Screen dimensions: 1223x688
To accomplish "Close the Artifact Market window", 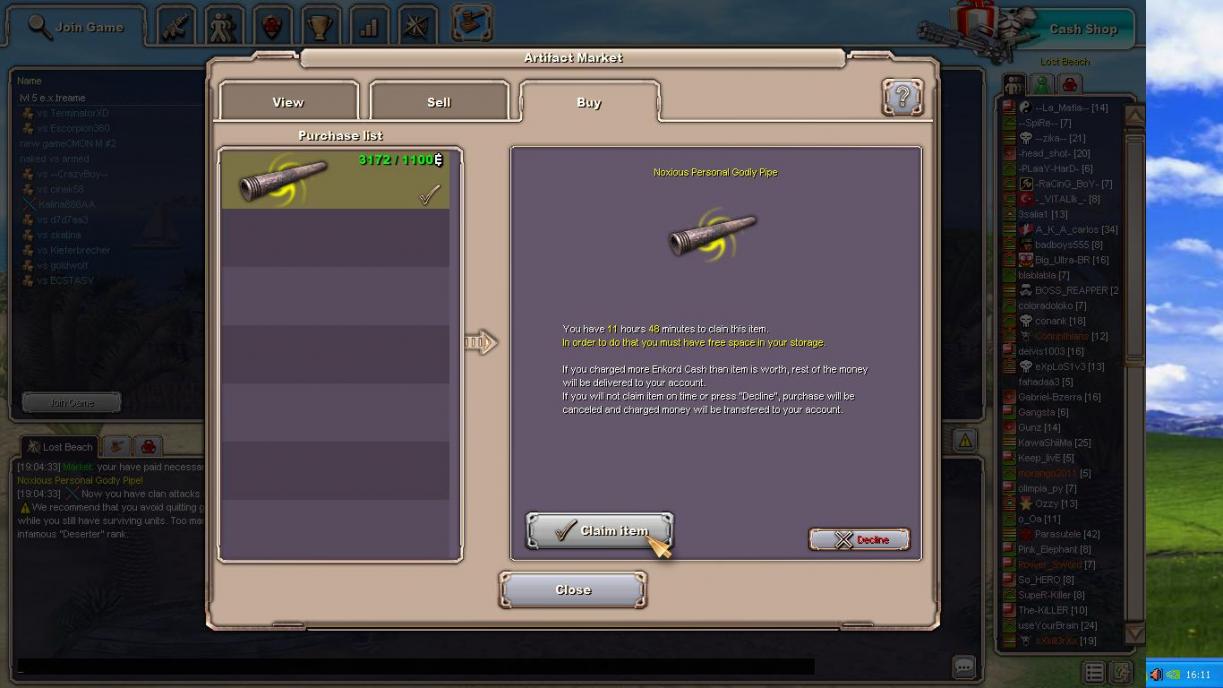I will 573,590.
